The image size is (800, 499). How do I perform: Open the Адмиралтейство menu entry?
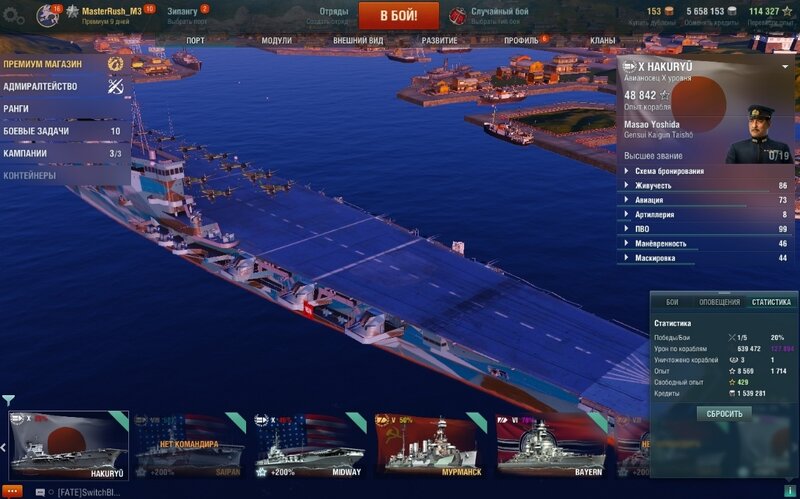(x=40, y=86)
